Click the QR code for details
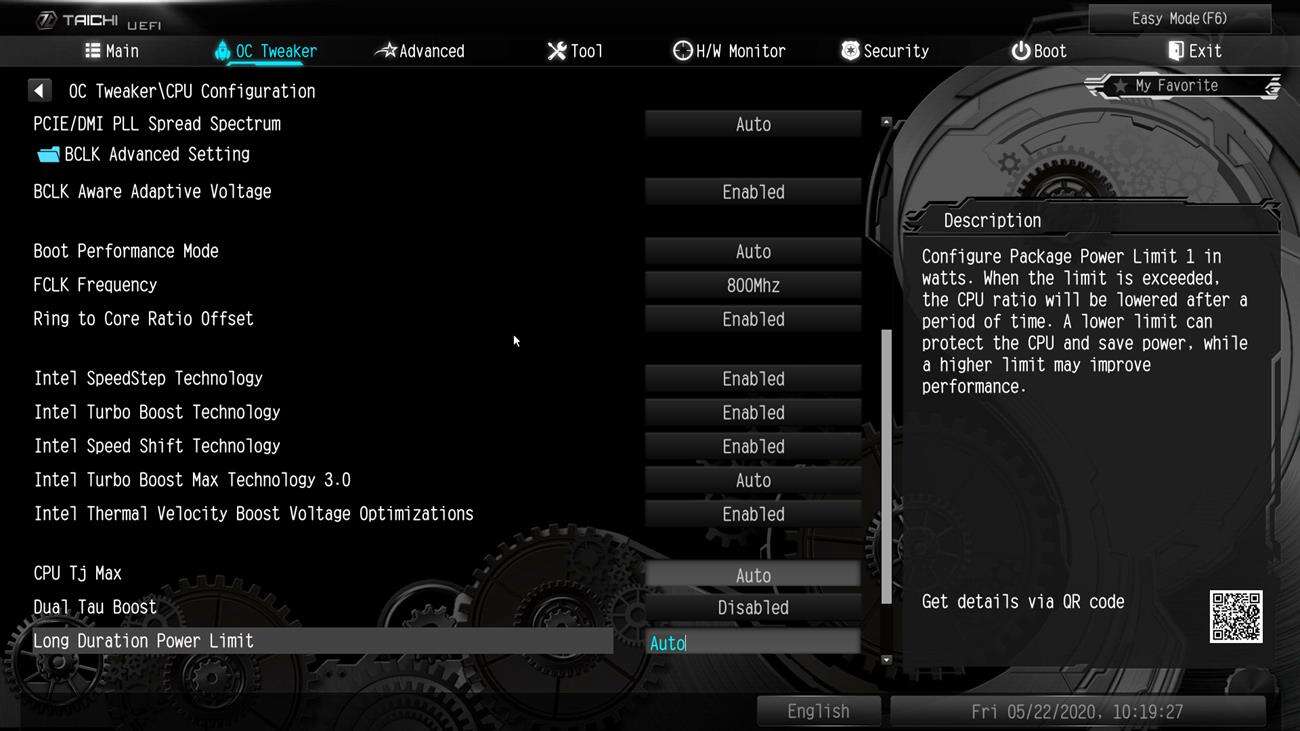Screen dimensions: 1300x731 pos(1235,616)
